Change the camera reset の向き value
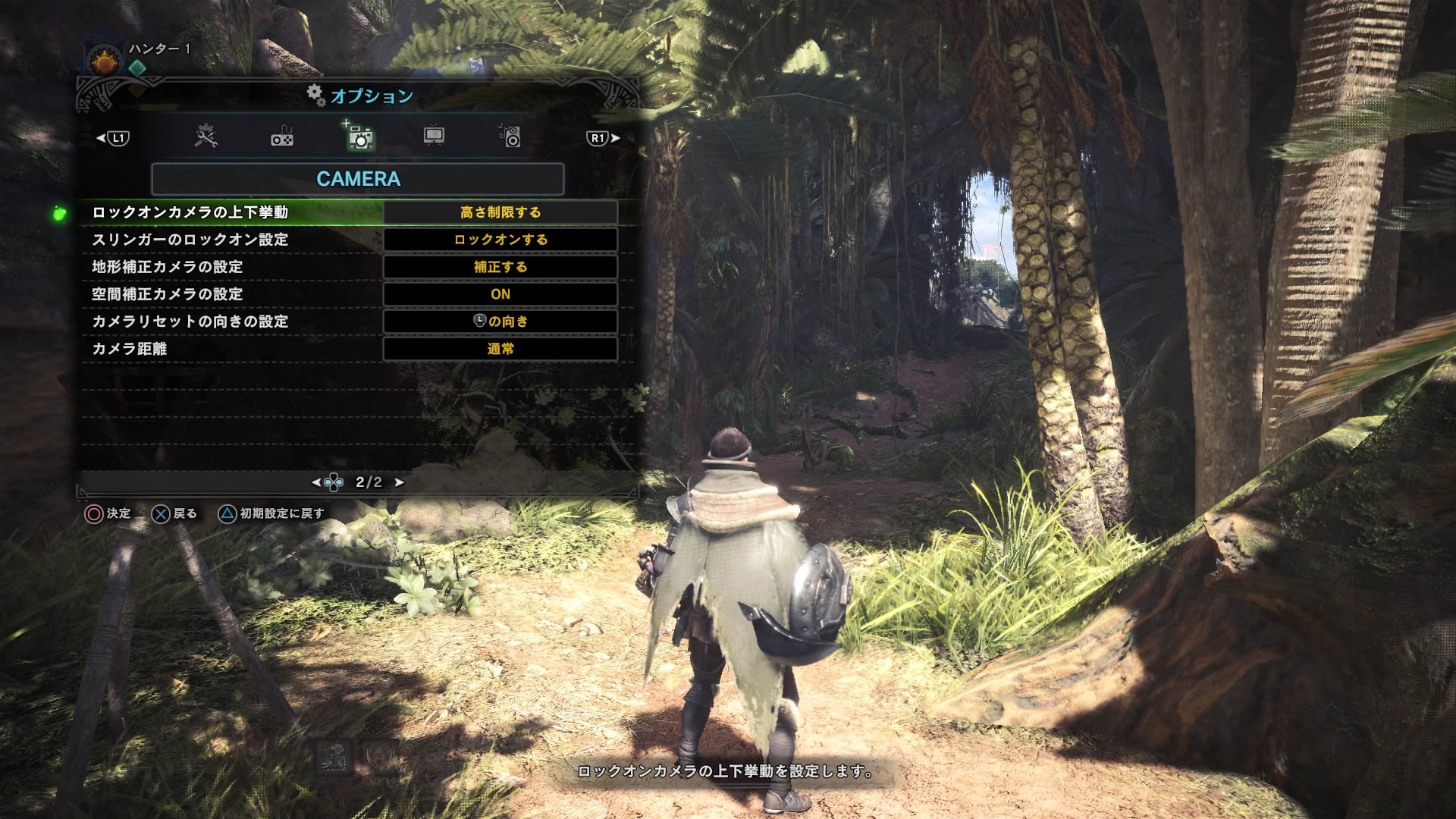 click(x=500, y=322)
